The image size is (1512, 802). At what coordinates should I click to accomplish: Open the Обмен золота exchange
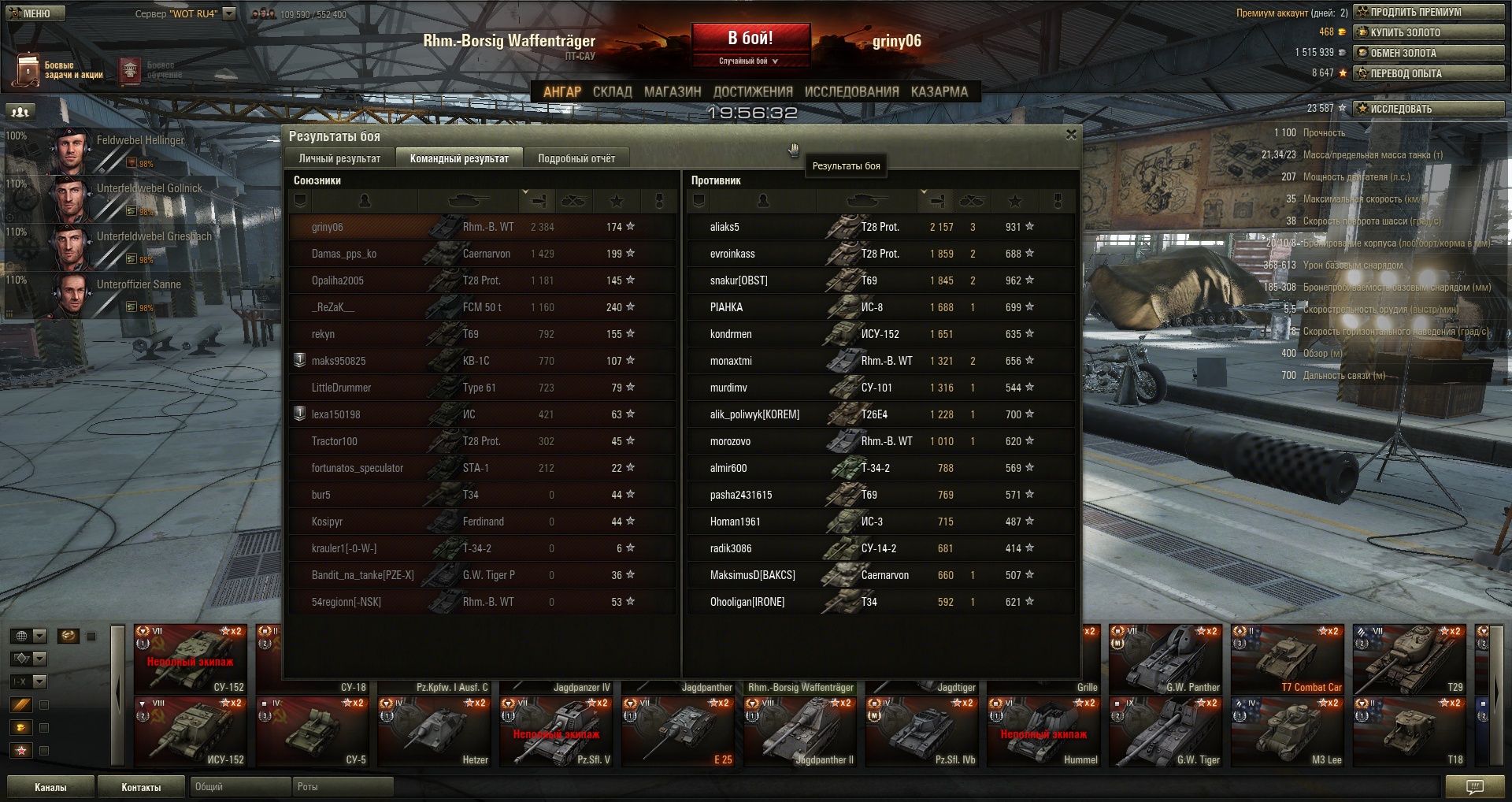coord(1429,53)
